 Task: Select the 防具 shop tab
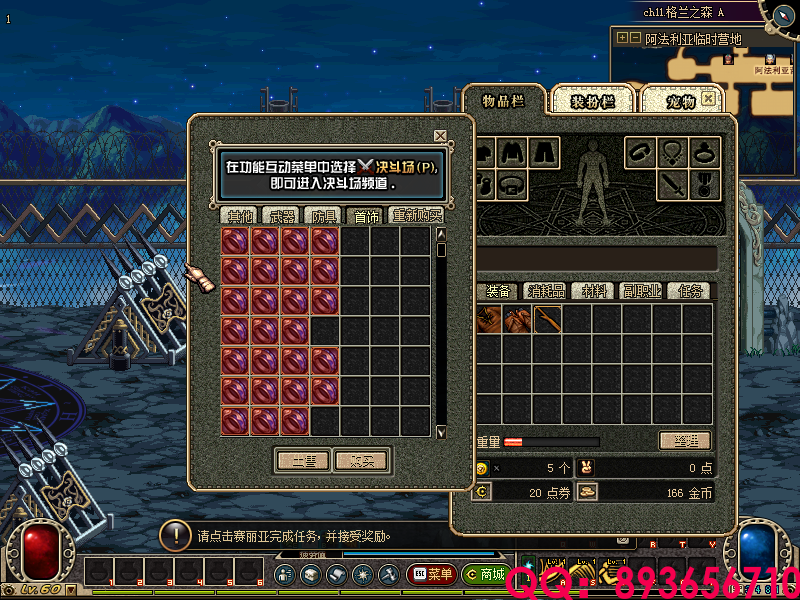[325, 215]
